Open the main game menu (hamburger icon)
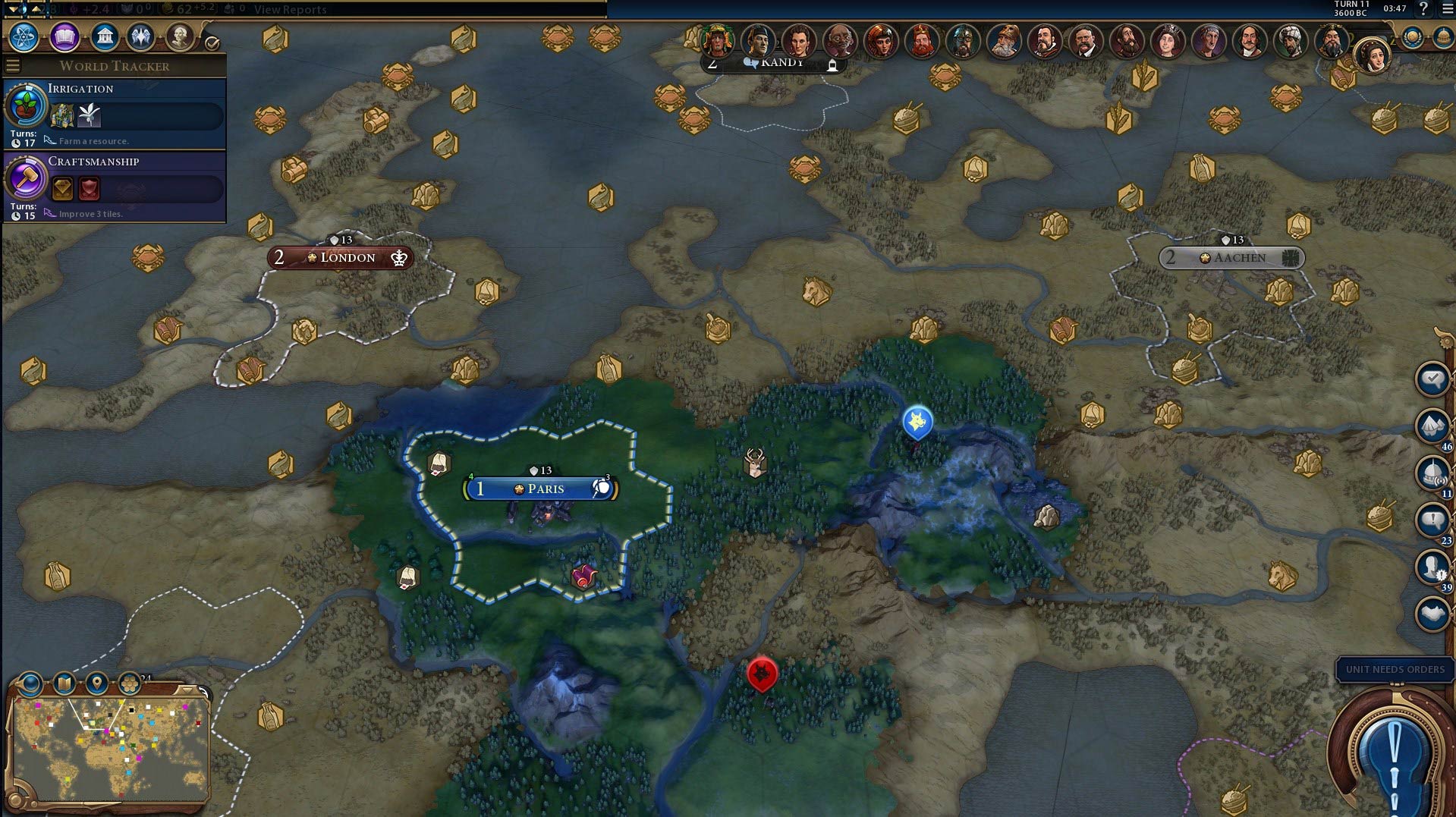The height and width of the screenshot is (817, 1456). coord(1446,8)
